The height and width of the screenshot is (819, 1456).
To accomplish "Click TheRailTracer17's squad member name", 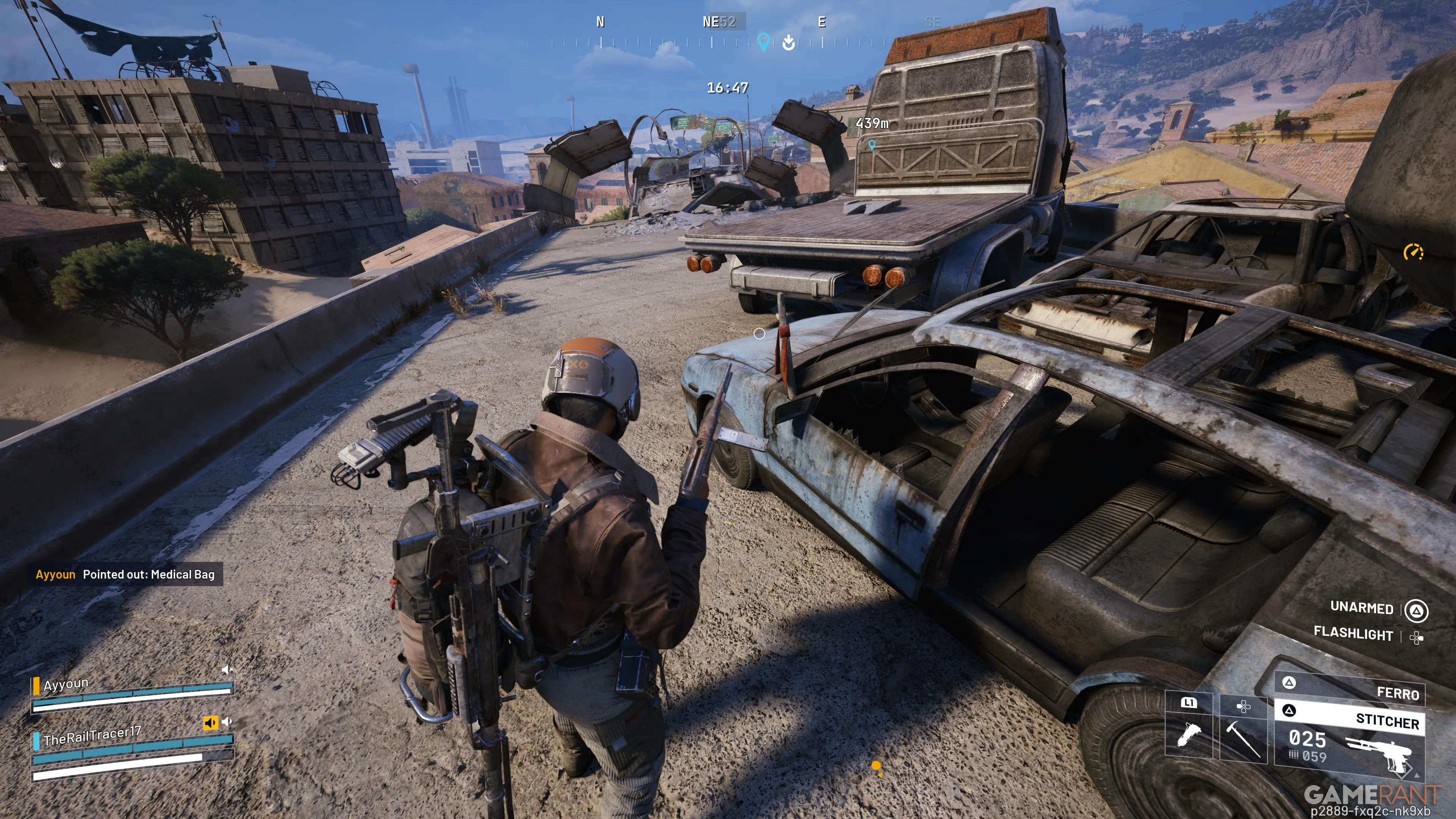I will (92, 735).
